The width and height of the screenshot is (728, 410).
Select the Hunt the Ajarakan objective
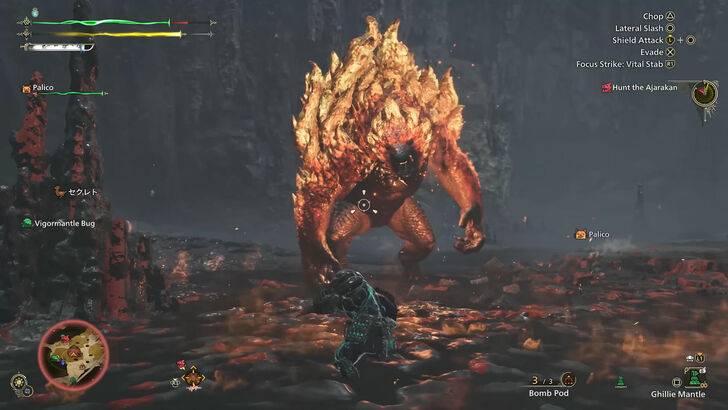pyautogui.click(x=643, y=88)
